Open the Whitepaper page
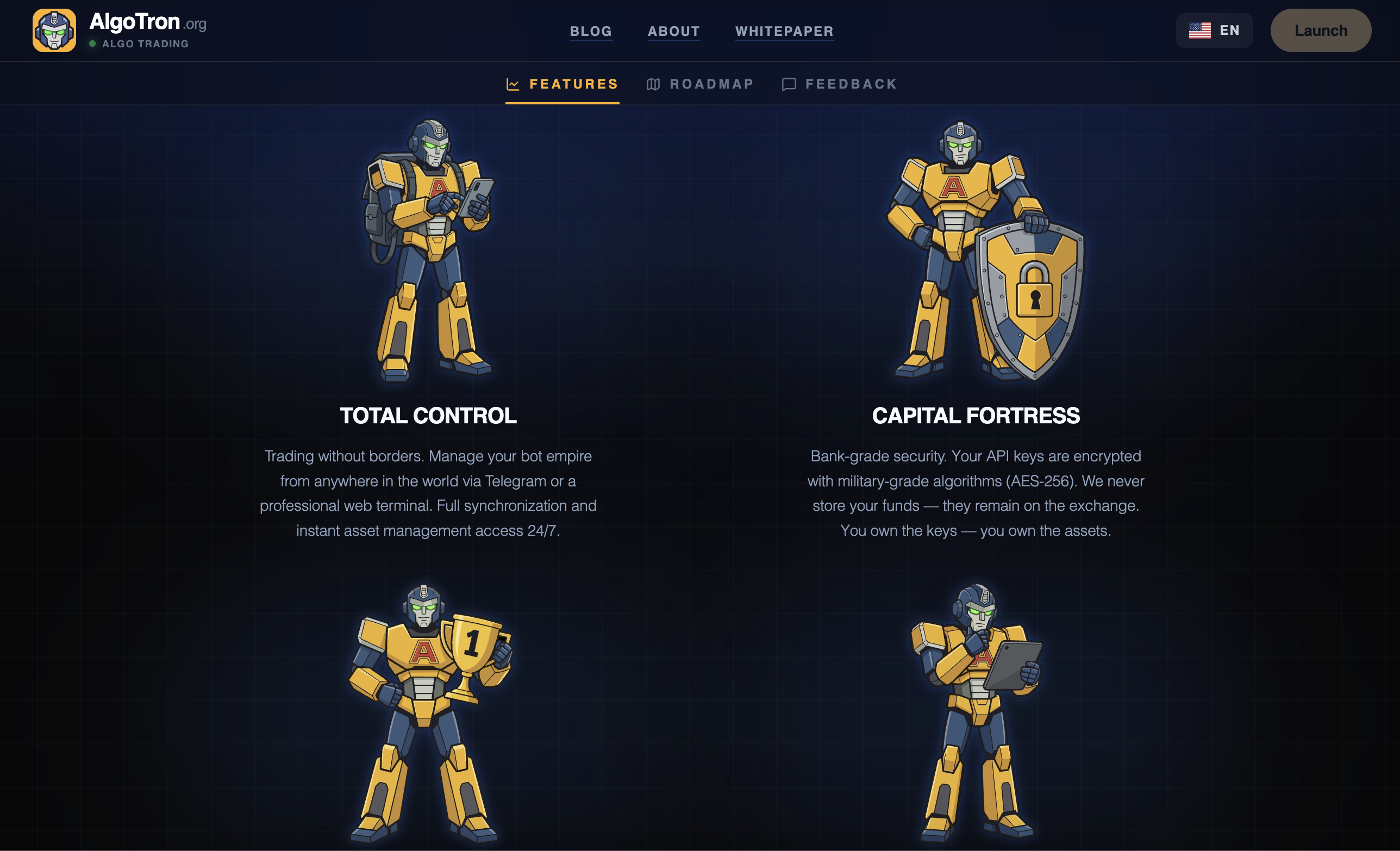The image size is (1400, 851). (784, 31)
